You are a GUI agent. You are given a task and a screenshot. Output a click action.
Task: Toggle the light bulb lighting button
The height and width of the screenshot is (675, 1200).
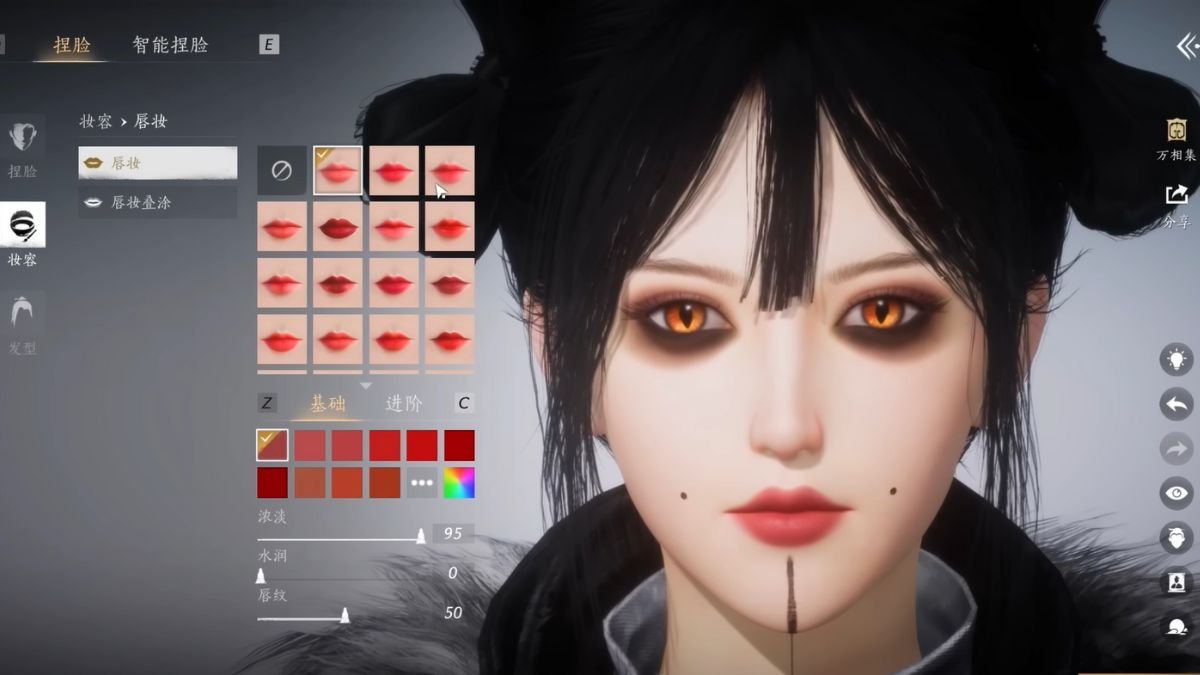point(1176,359)
